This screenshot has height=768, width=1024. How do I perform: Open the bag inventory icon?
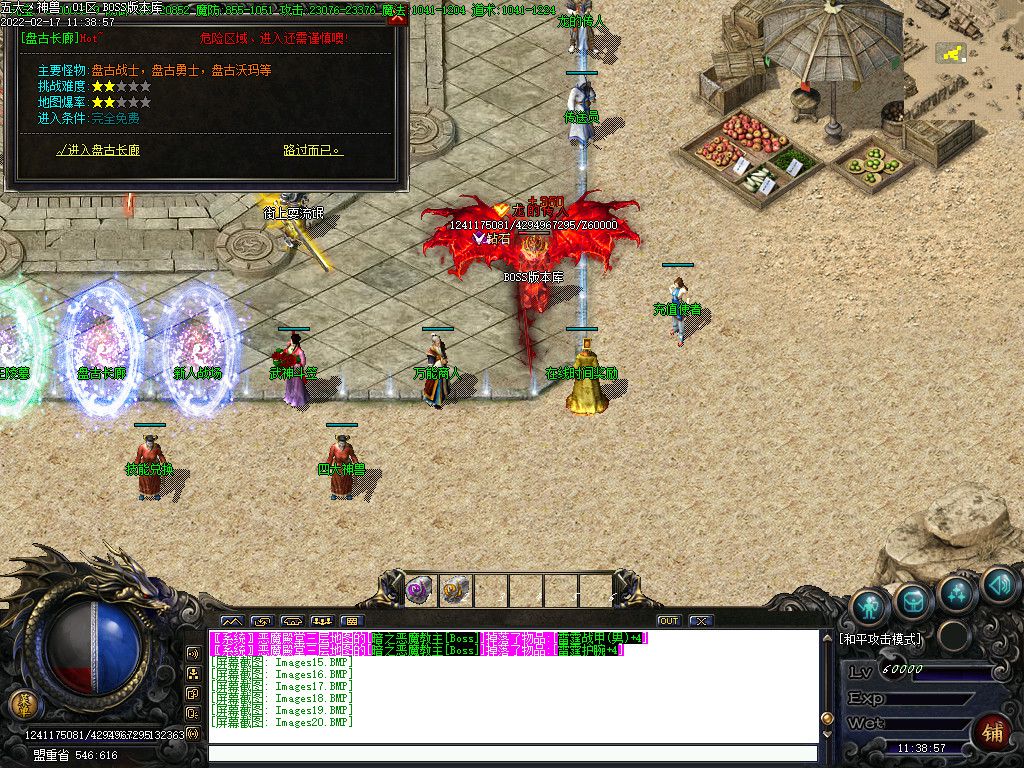914,600
